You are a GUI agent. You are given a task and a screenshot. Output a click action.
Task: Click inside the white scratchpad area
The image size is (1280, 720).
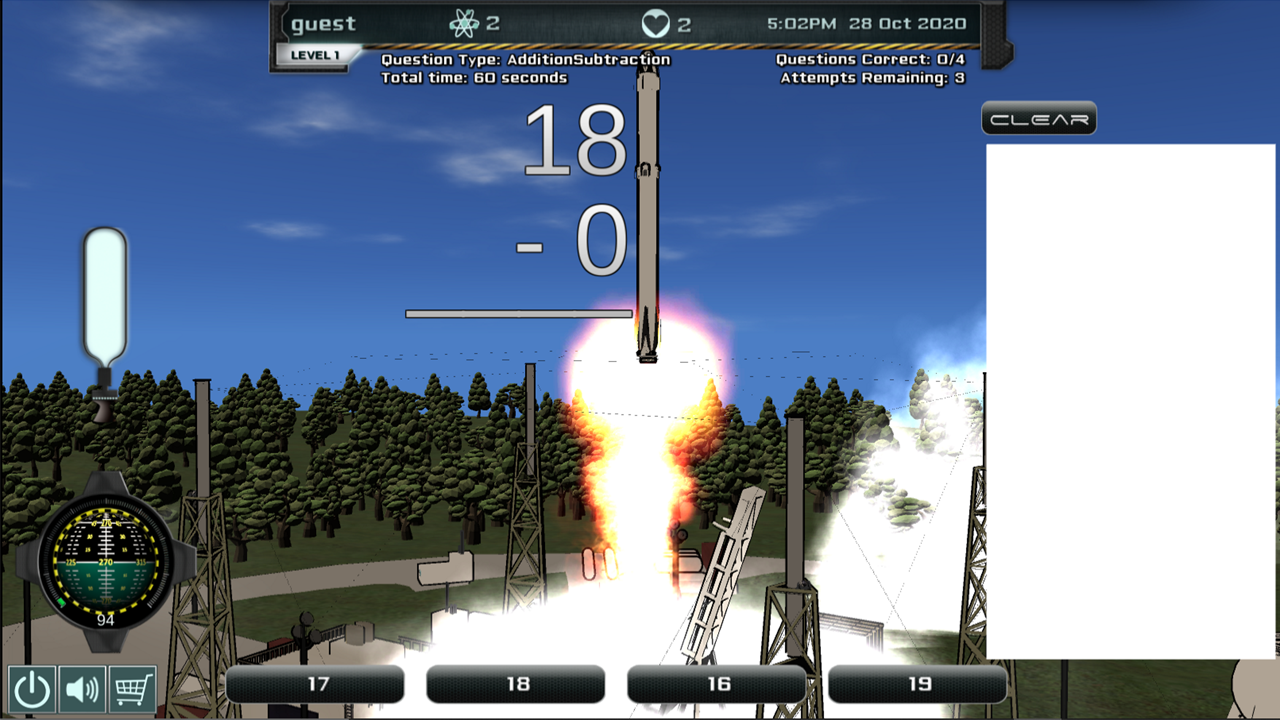coord(1130,400)
